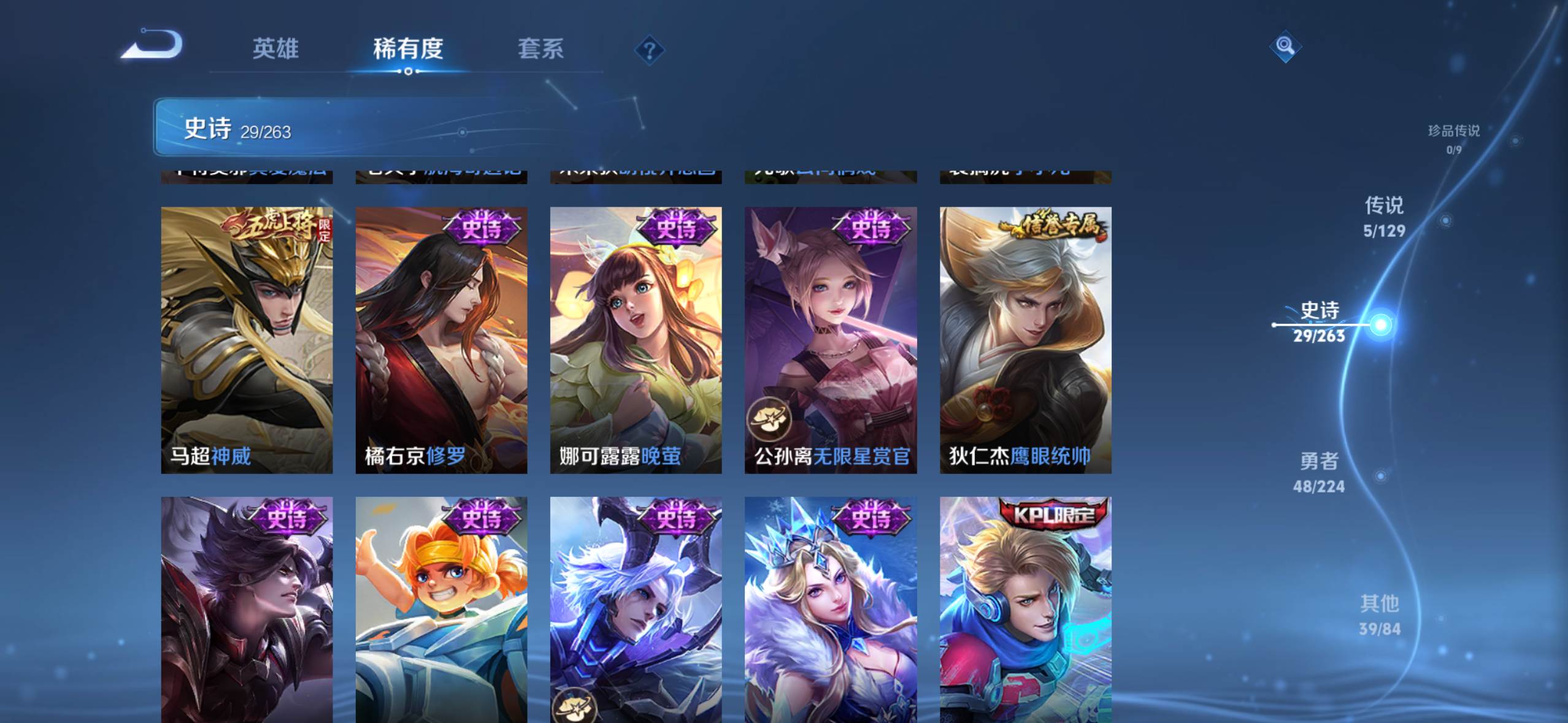The width and height of the screenshot is (1568, 723).
Task: Open the 套系 tab
Action: point(540,48)
